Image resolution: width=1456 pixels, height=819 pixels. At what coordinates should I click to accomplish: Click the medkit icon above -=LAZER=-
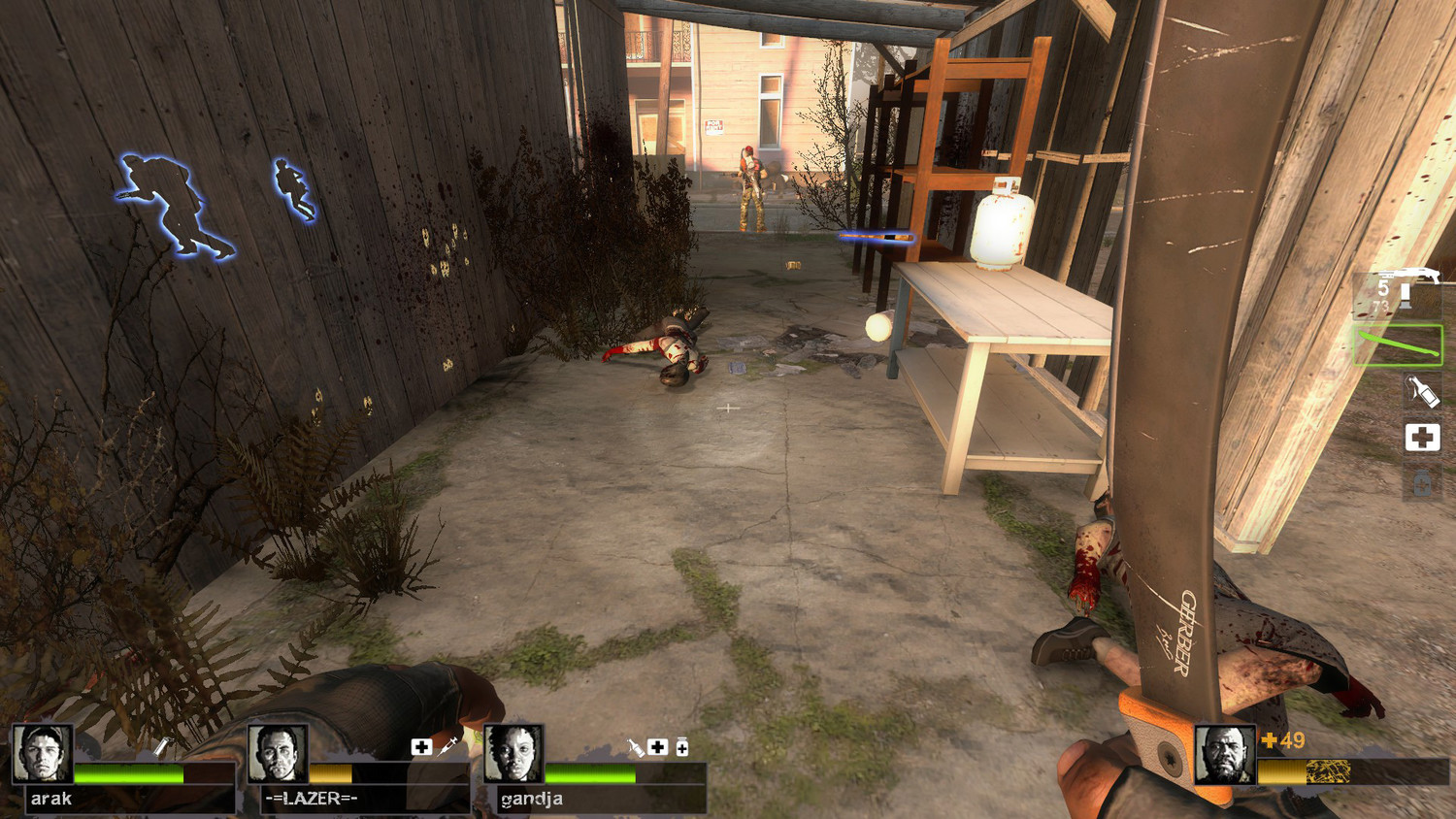click(421, 746)
